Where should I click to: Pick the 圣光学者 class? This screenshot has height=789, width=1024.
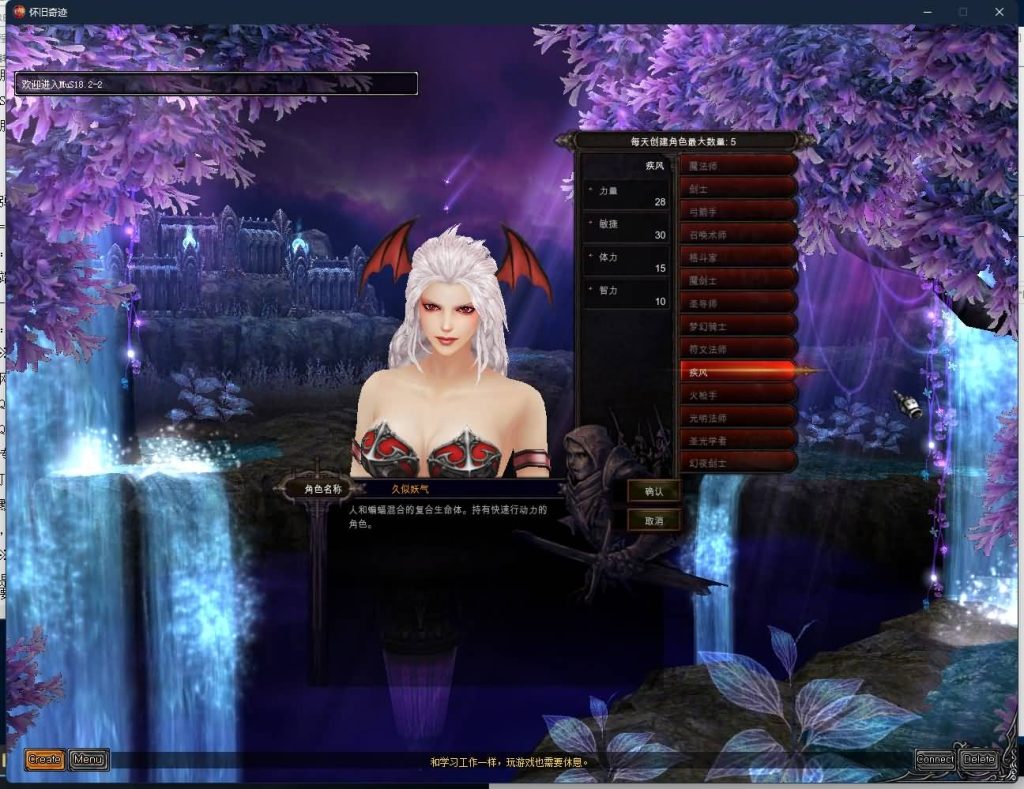point(738,439)
